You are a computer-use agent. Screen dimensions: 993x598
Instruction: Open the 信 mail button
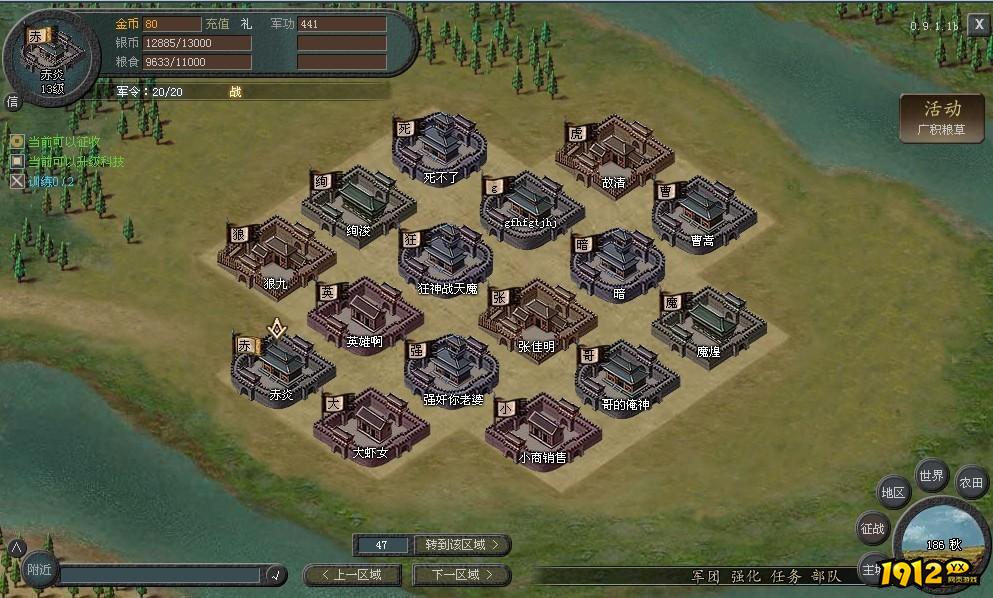pyautogui.click(x=12, y=101)
